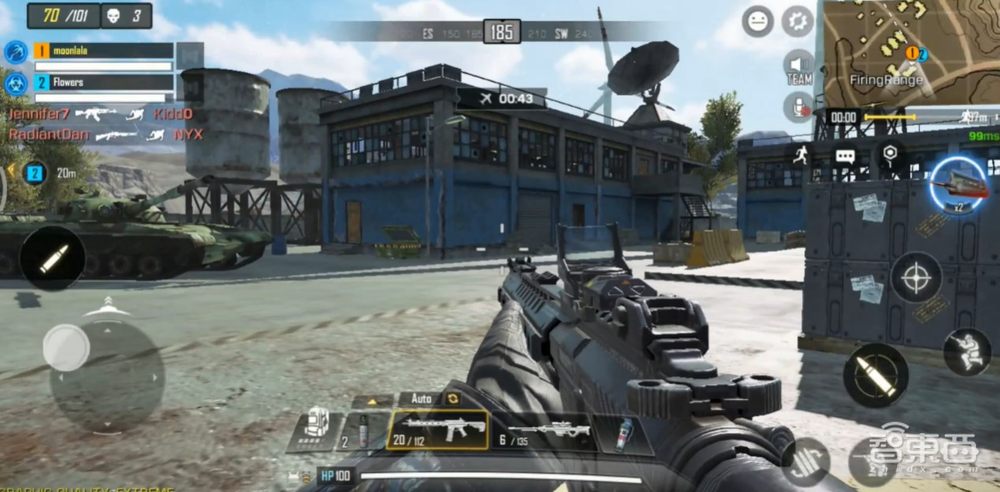Select teammate Flowers' row
1000x492 pixels.
click(102, 83)
